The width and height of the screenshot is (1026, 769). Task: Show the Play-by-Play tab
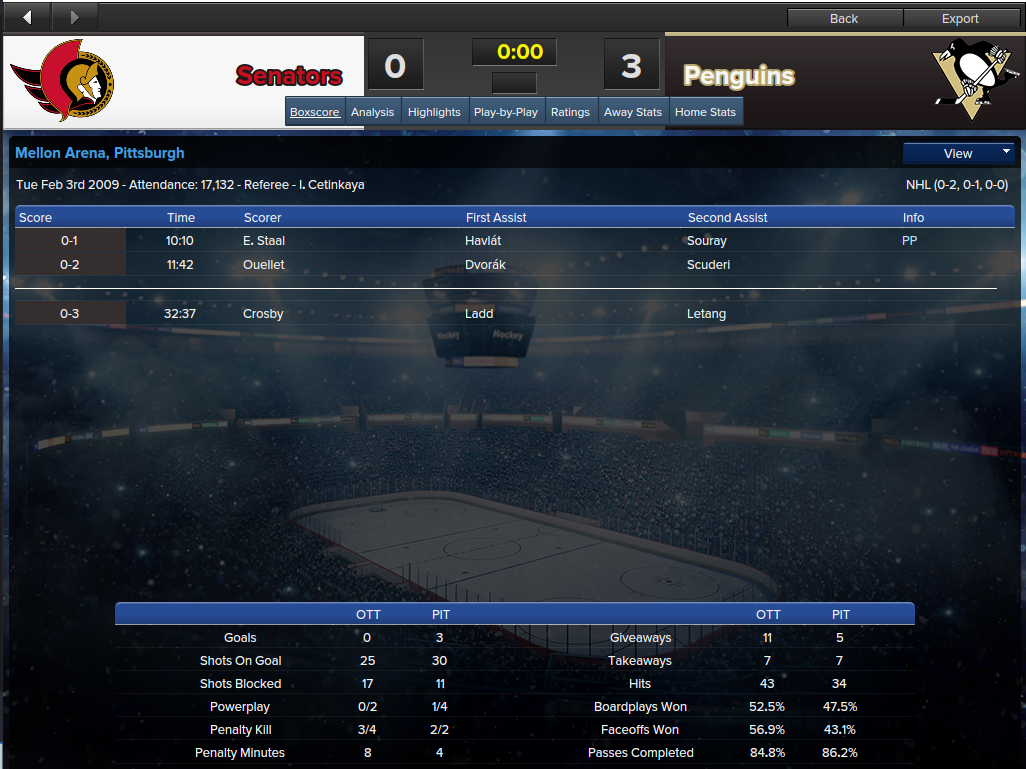point(506,112)
